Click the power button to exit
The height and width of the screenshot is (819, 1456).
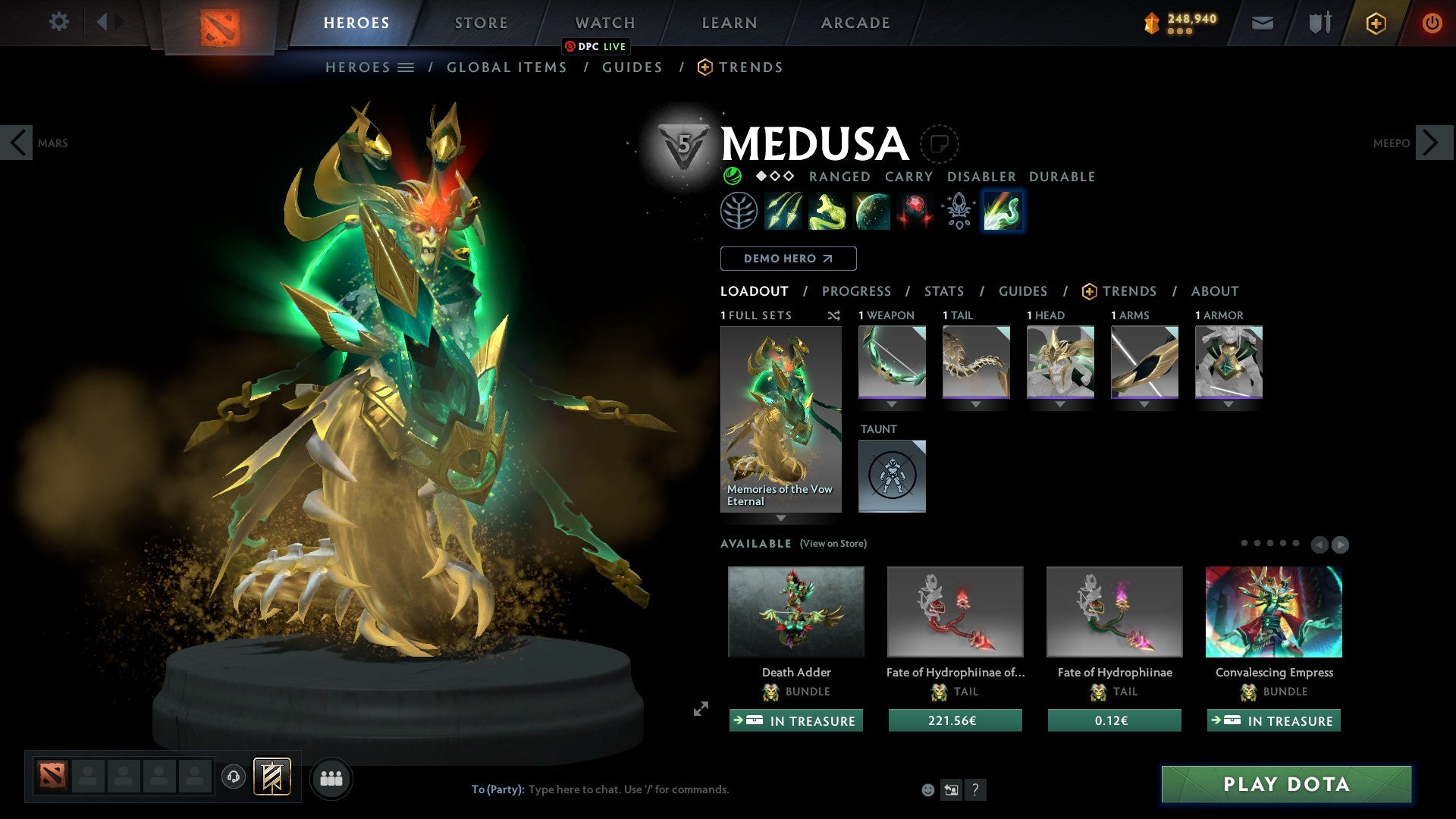[x=1432, y=23]
